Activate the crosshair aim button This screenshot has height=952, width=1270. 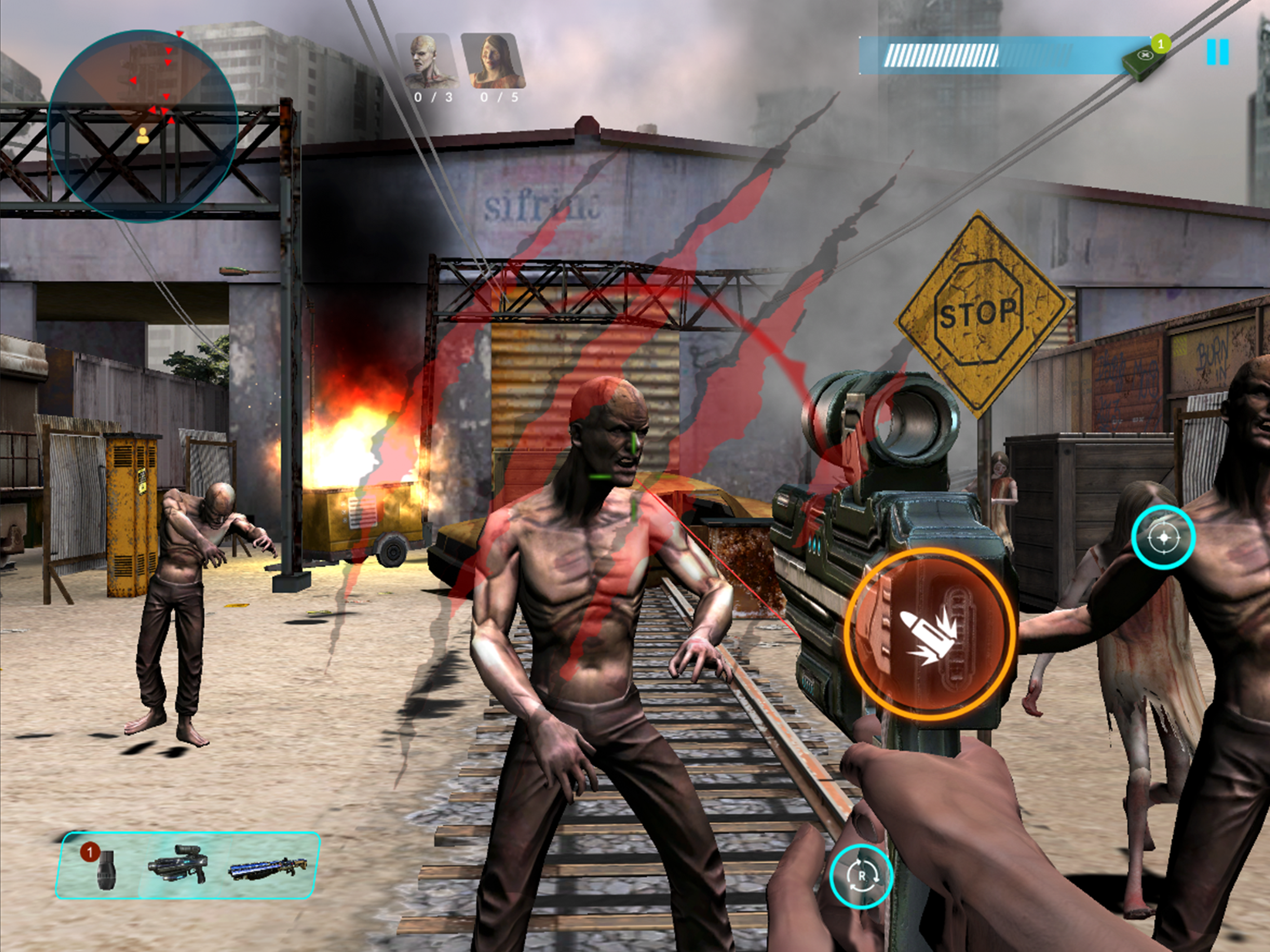click(1163, 537)
